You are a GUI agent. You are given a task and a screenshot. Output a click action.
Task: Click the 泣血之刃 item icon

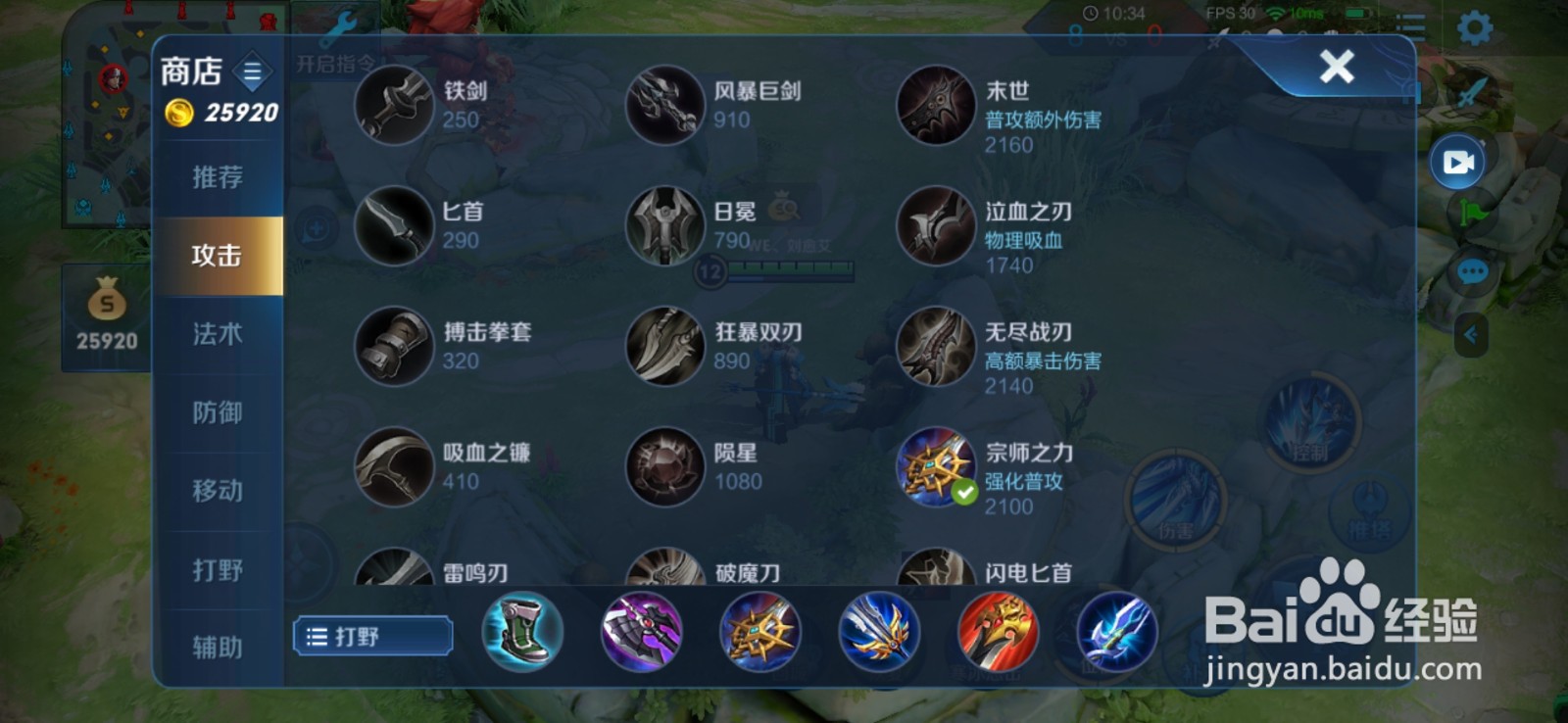937,225
